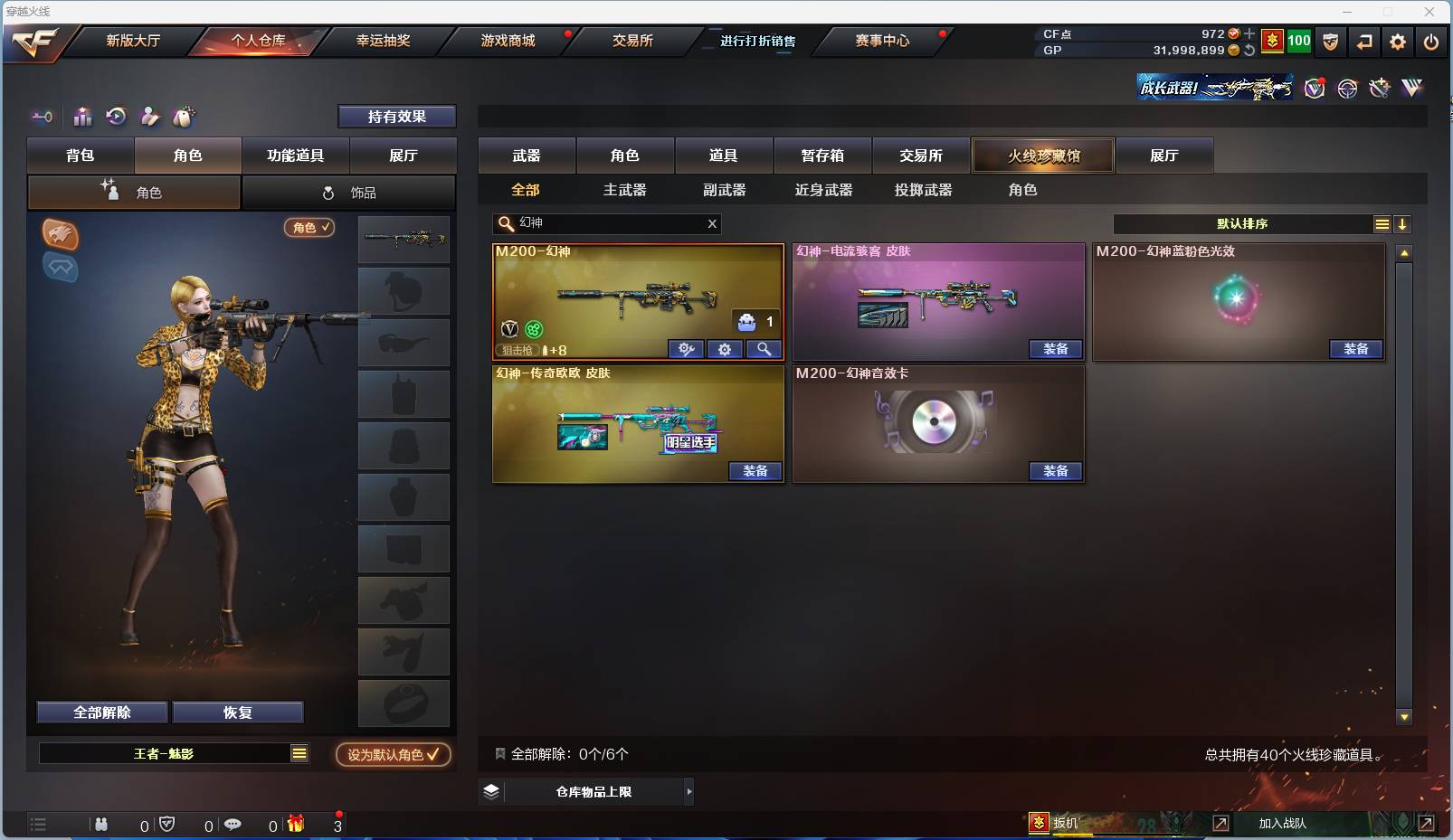This screenshot has width=1453, height=840.
Task: Switch to the 饰品 category panel
Action: coord(349,192)
